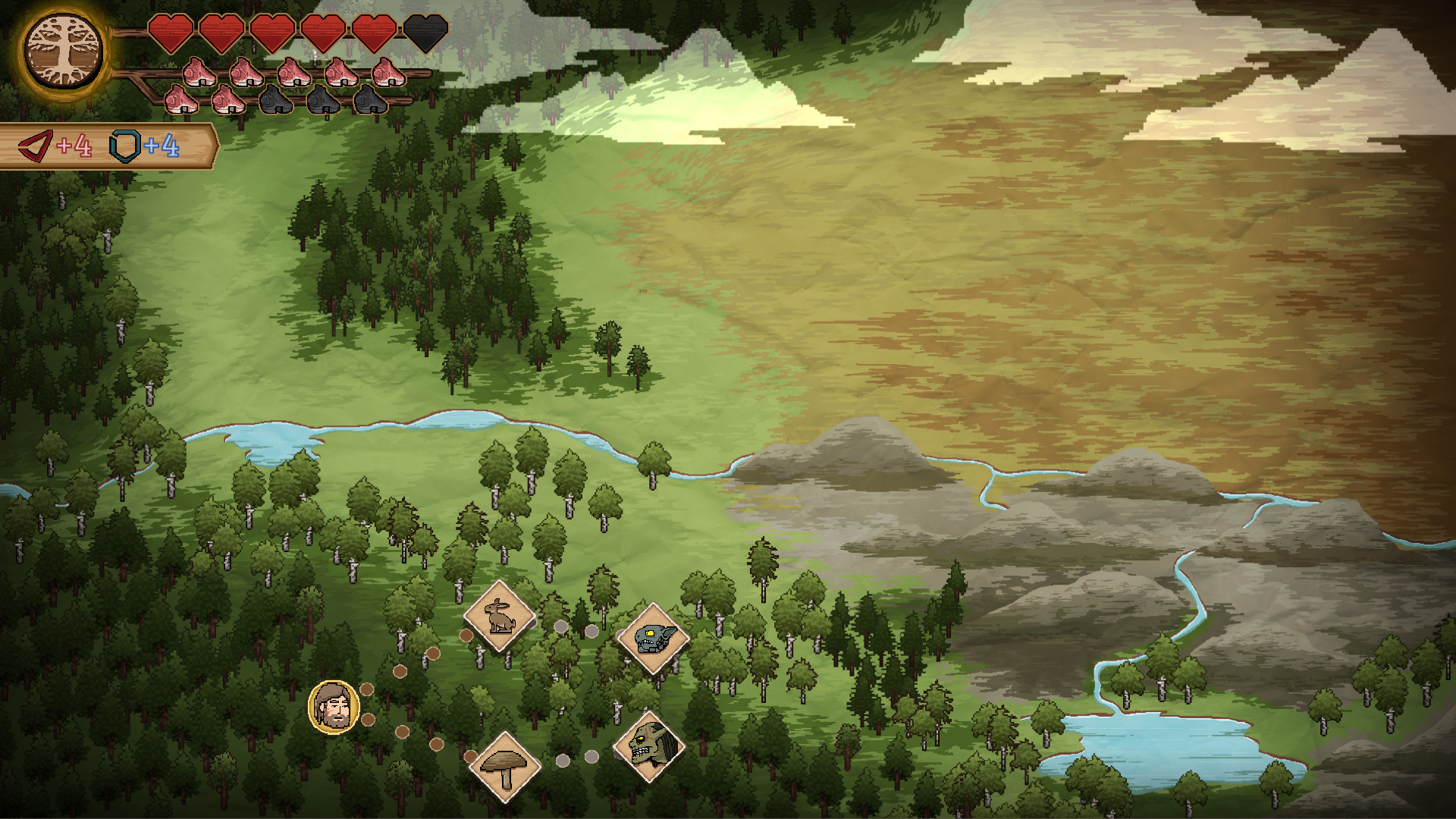
Task: Click the bearded hero portrait marker
Action: tap(334, 707)
